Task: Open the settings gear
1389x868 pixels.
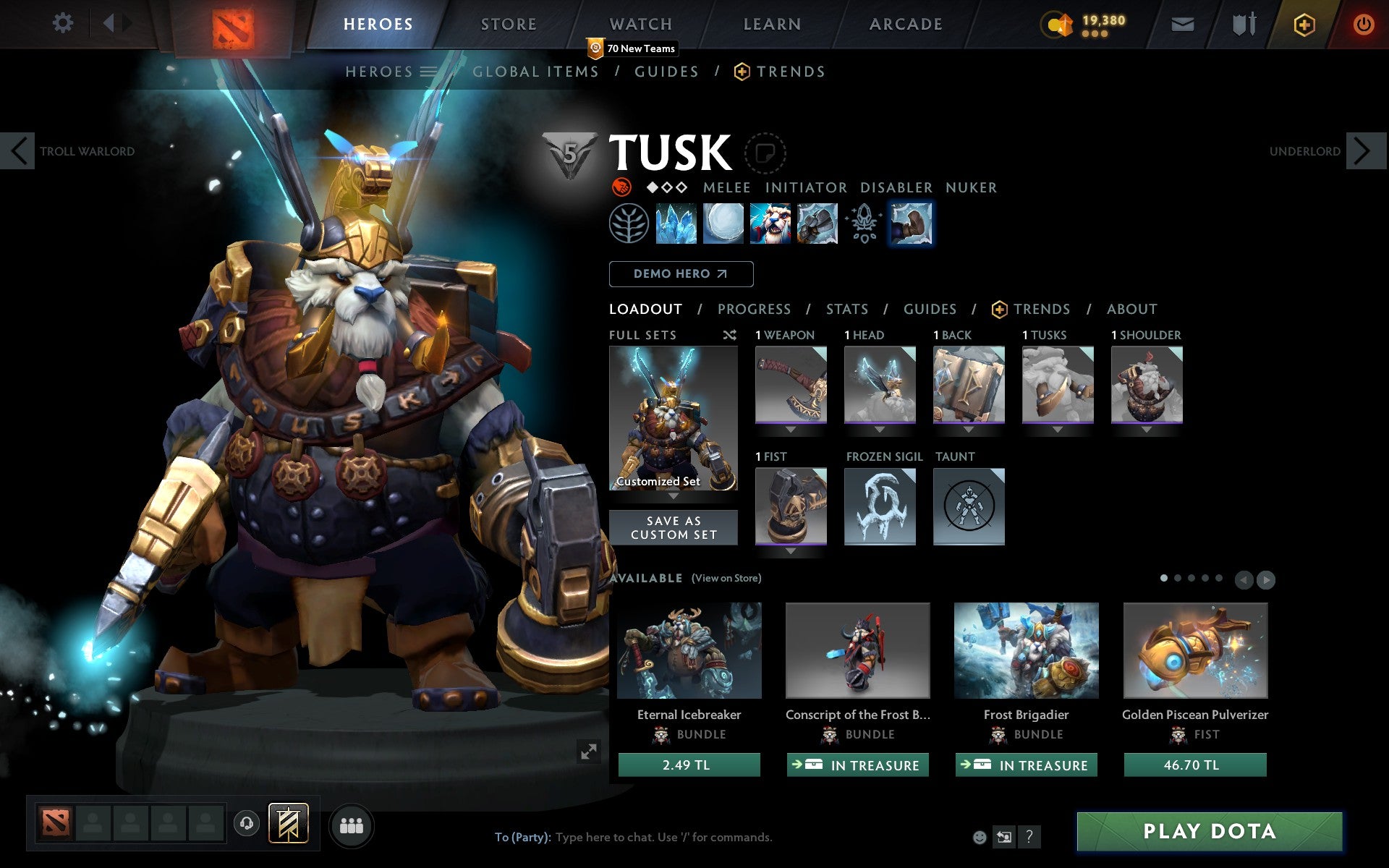Action: [x=64, y=23]
